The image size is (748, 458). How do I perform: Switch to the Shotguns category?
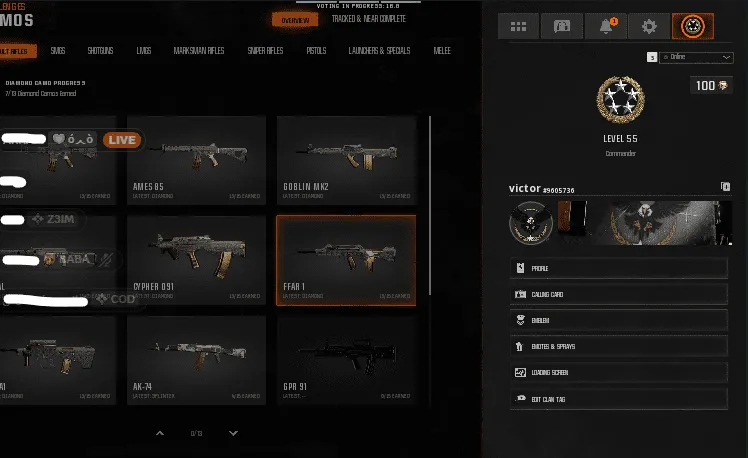click(100, 50)
